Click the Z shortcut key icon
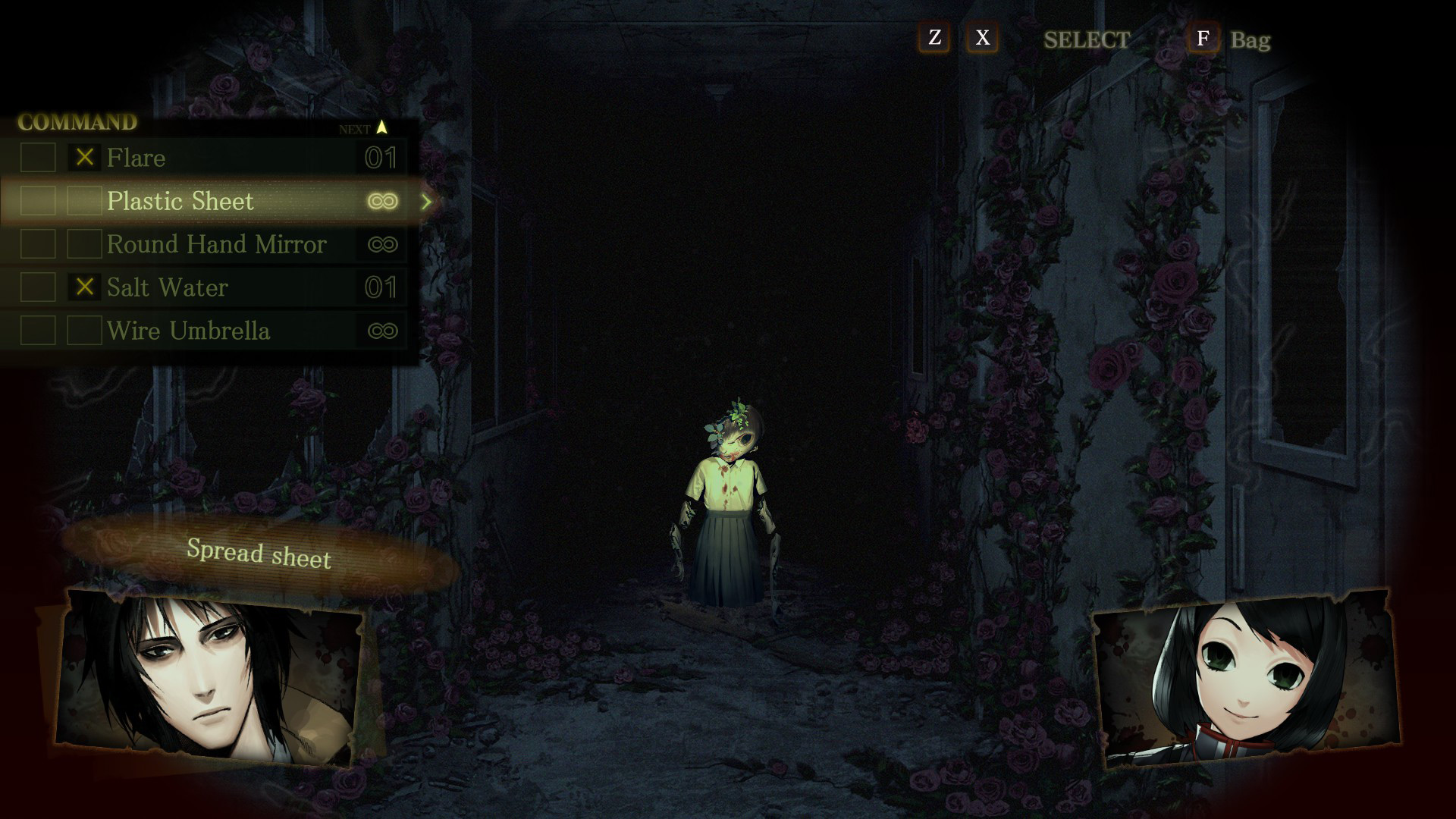This screenshot has height=819, width=1456. 934,39
